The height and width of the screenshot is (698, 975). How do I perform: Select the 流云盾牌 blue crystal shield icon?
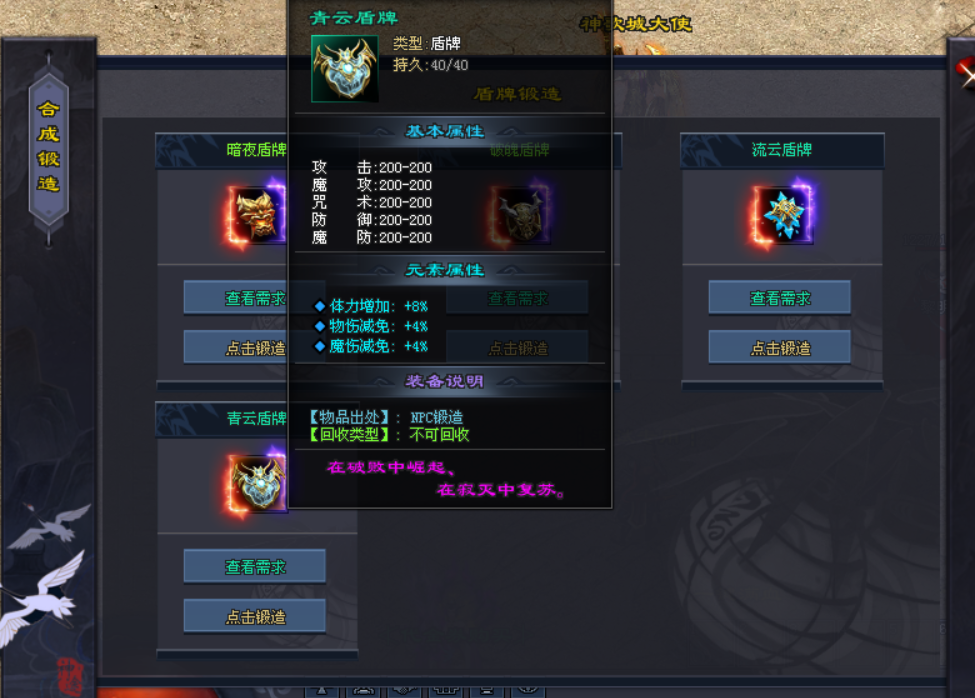pos(783,214)
